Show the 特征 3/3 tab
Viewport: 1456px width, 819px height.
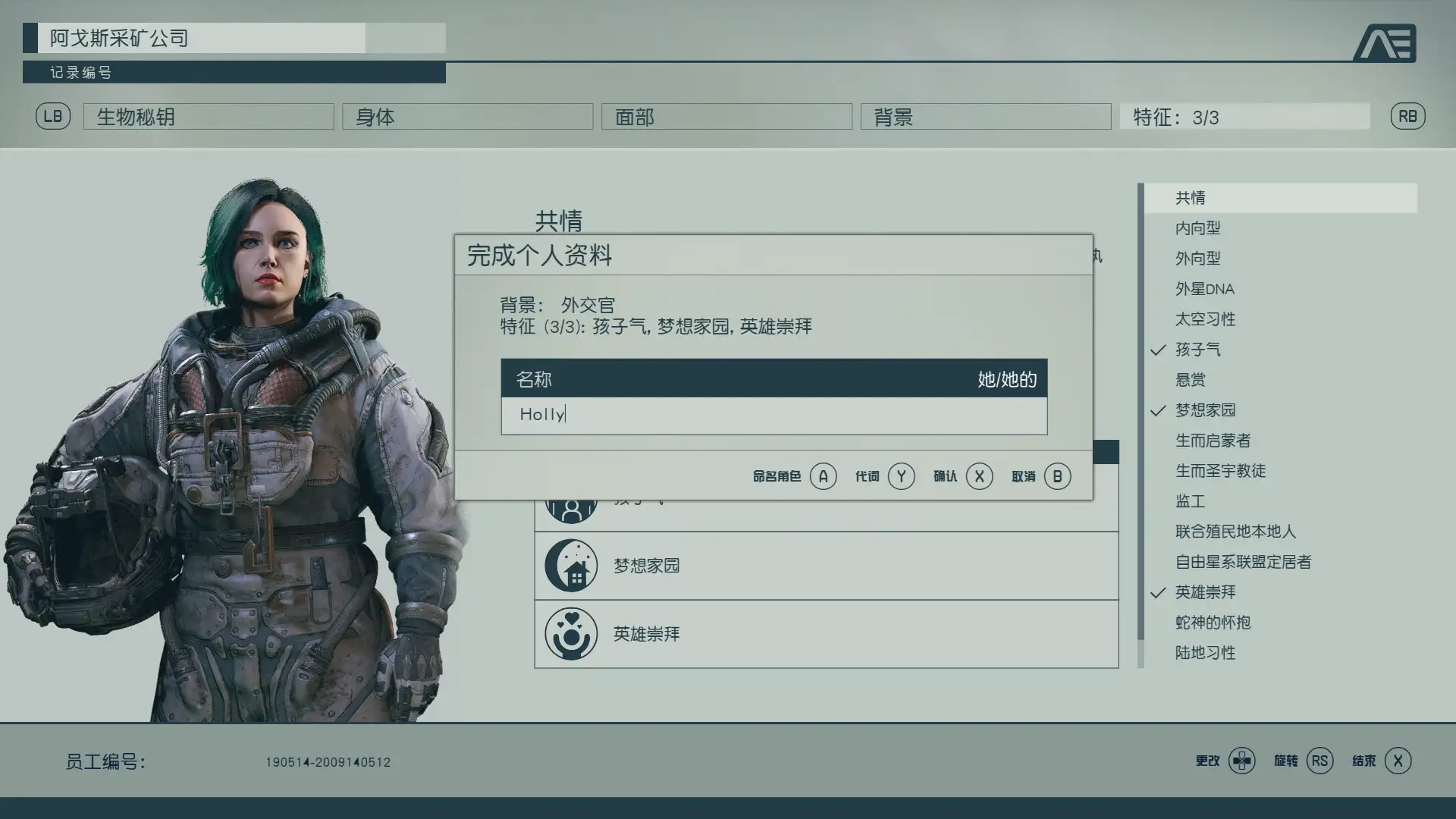point(1244,117)
